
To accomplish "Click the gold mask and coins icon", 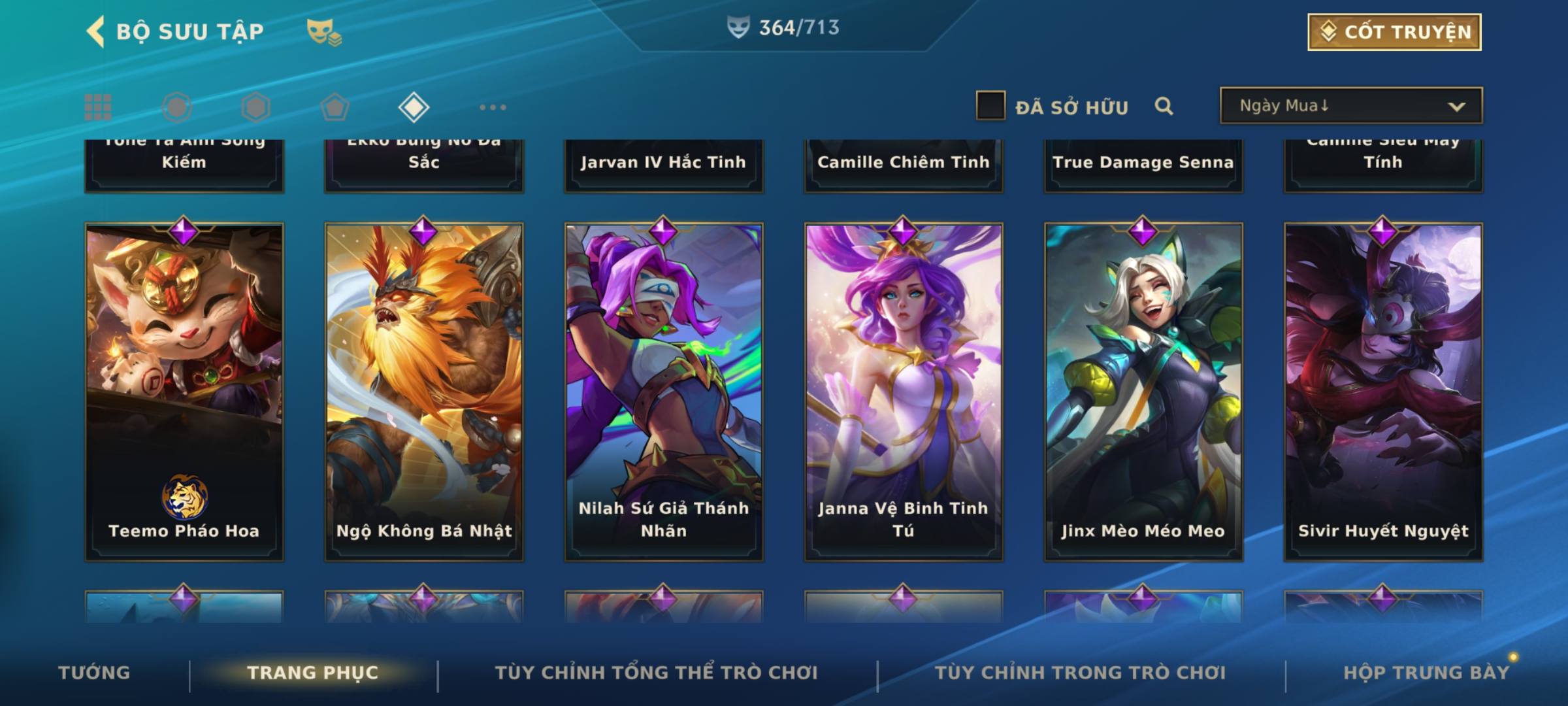I will [324, 32].
